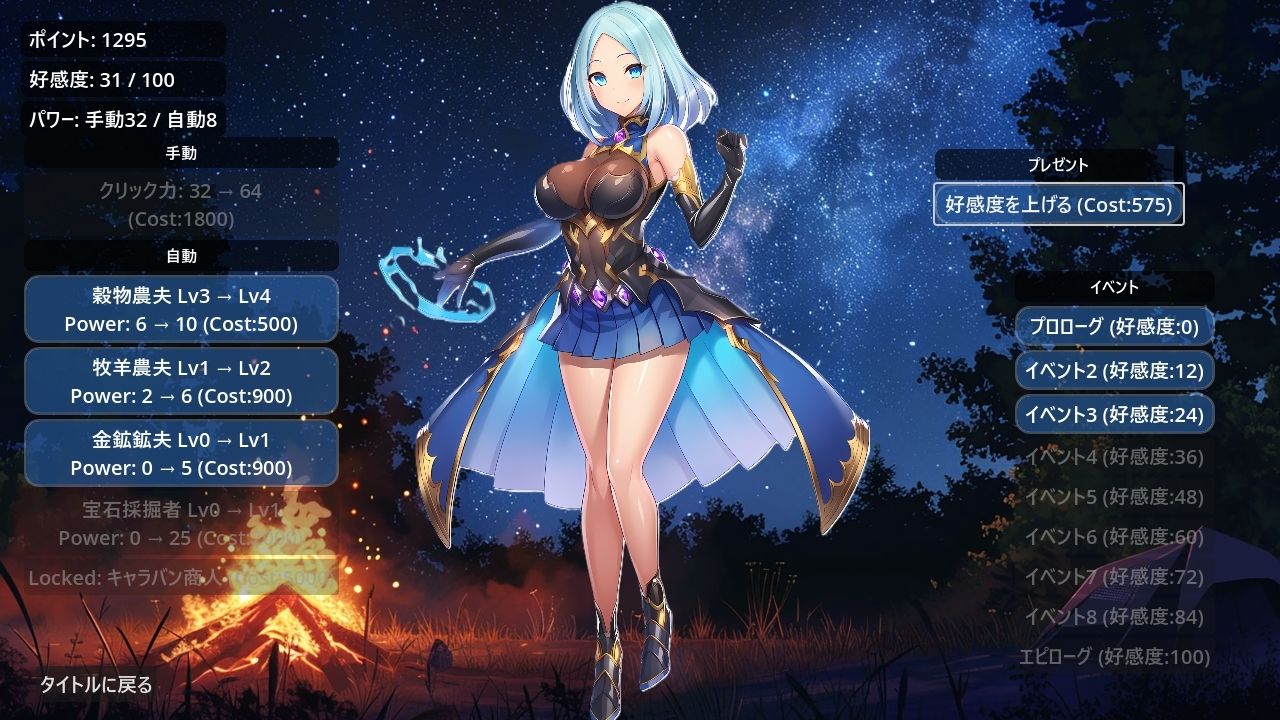Click 好感度を上げる present button
This screenshot has width=1280, height=720.
(x=1059, y=205)
